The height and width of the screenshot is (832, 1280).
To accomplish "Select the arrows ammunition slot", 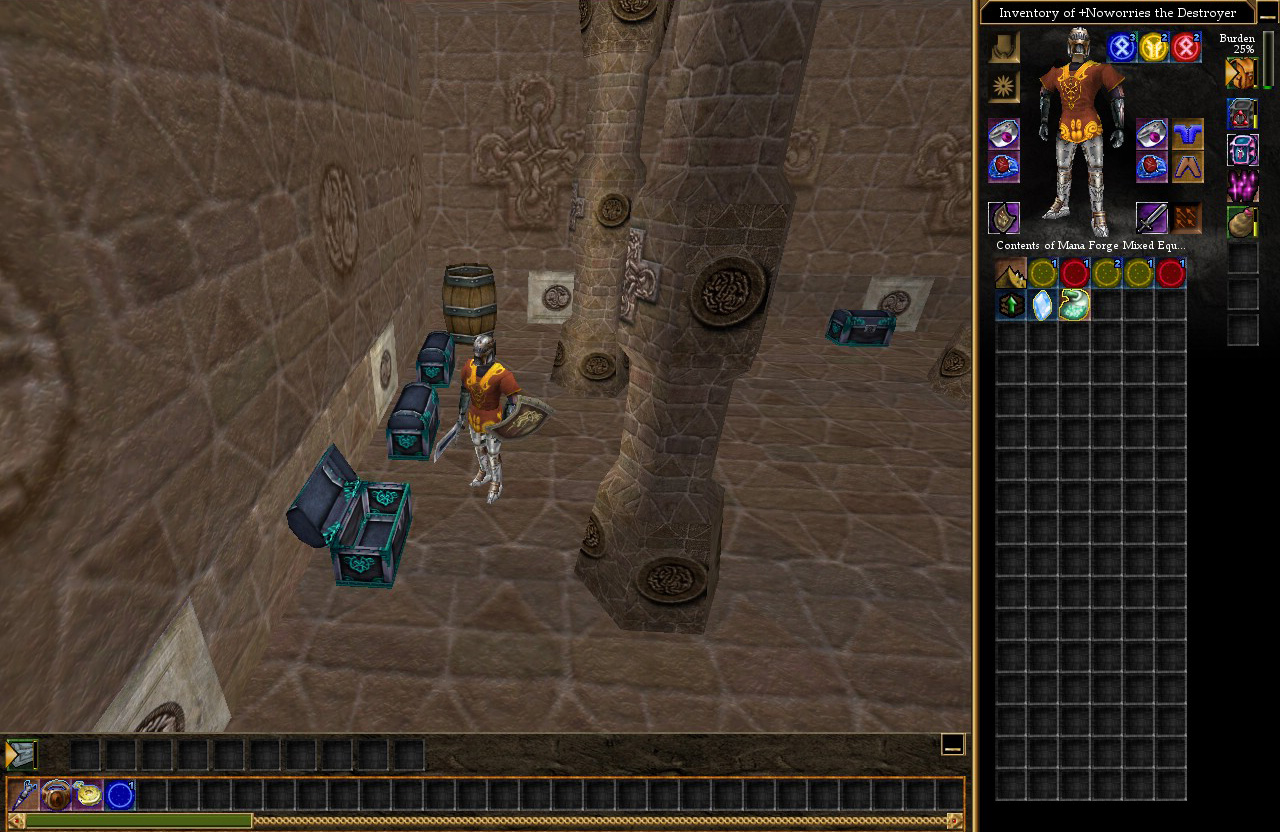I will (x=1187, y=218).
